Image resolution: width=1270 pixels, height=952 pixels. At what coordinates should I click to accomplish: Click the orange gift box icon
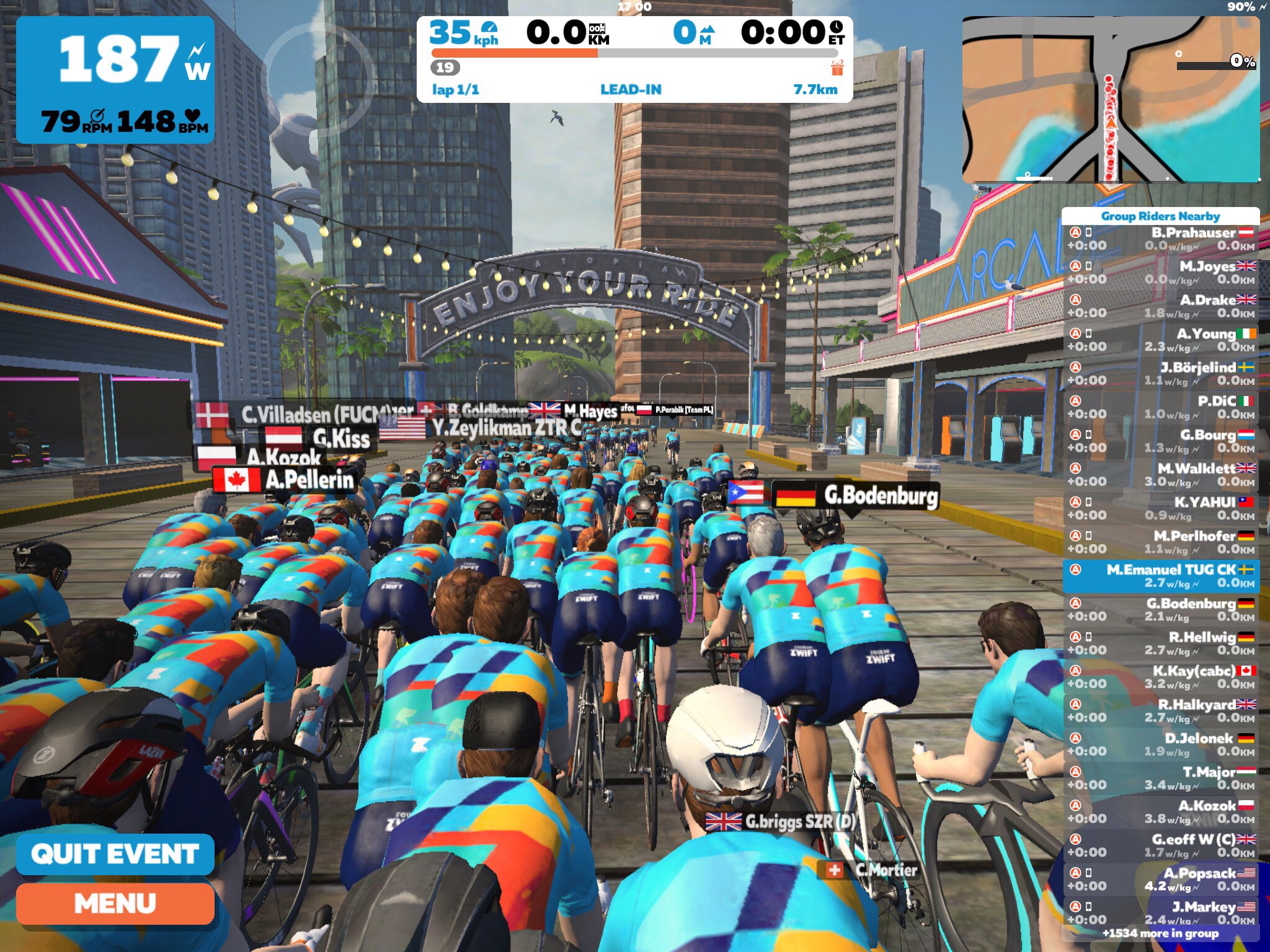837,68
